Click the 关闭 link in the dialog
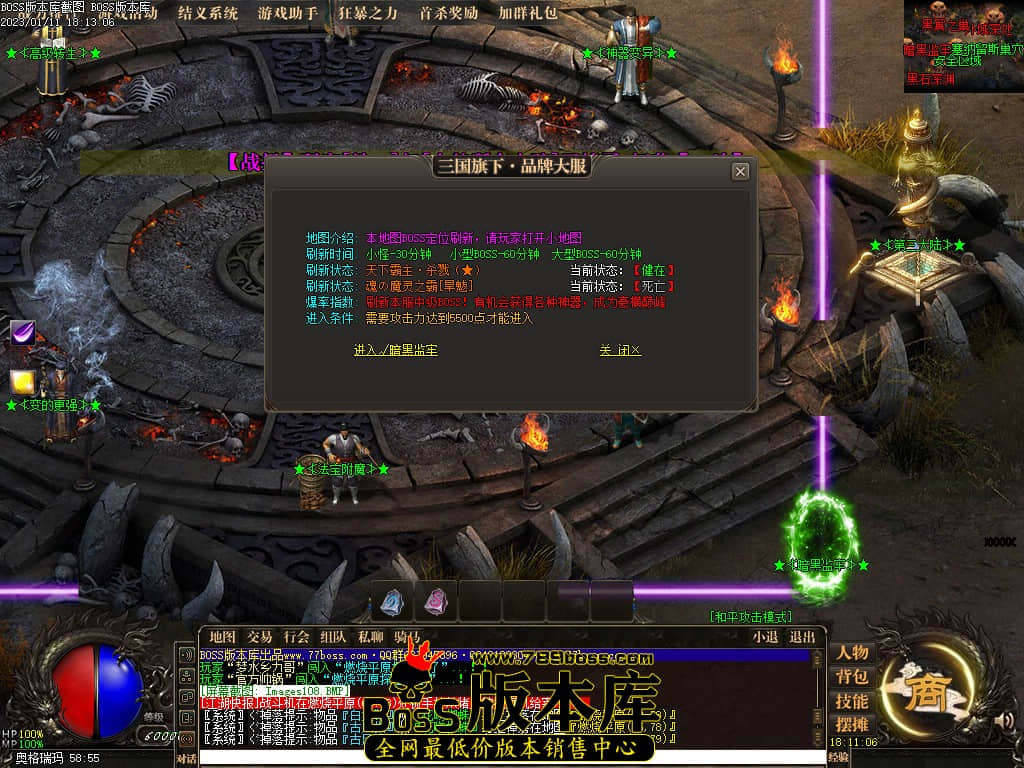Image resolution: width=1024 pixels, height=768 pixels. (x=620, y=350)
